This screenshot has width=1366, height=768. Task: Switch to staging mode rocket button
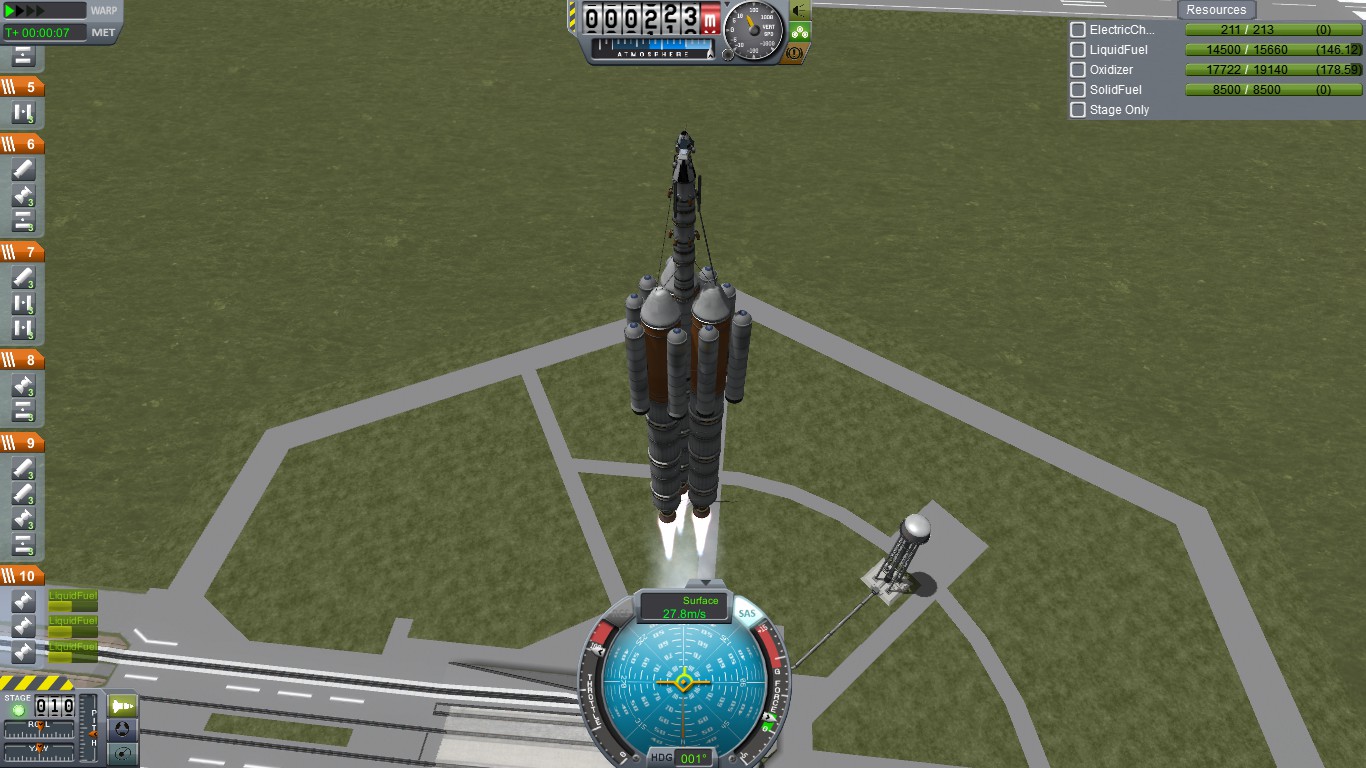tap(122, 706)
